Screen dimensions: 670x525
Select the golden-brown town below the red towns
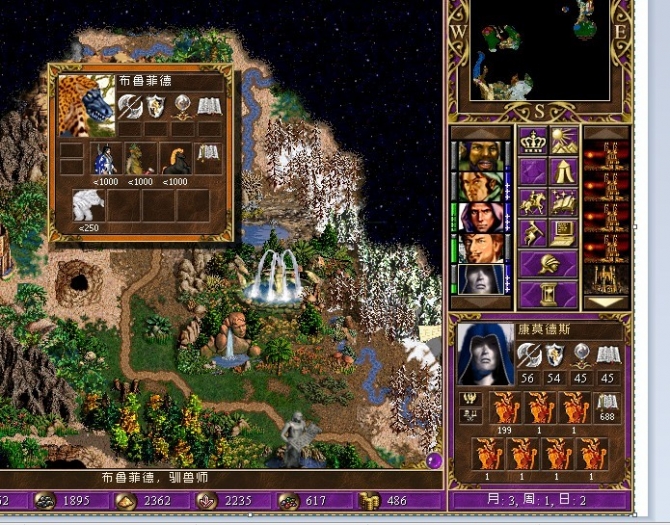point(605,277)
